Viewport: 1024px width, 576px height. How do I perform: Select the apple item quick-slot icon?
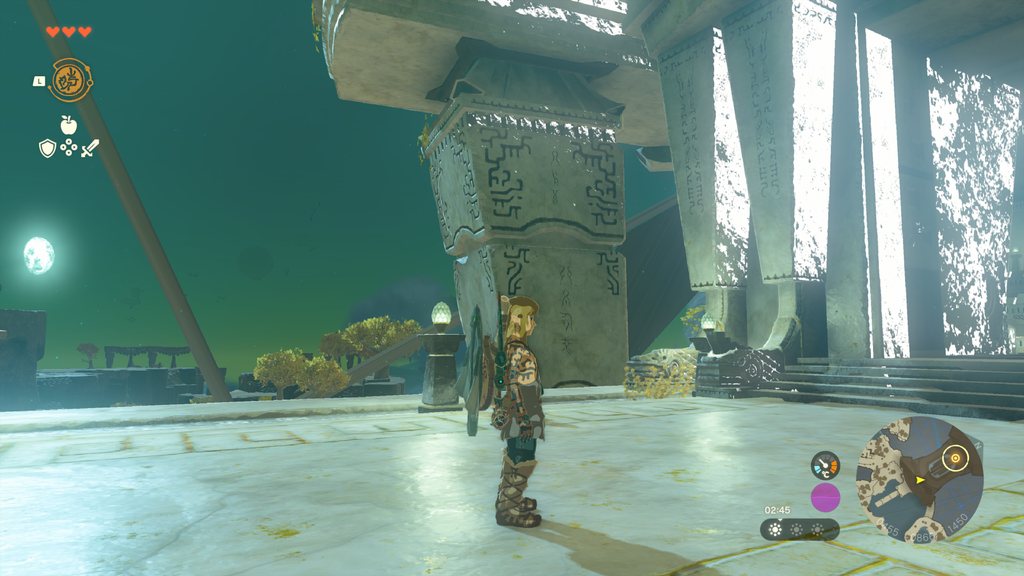coord(68,125)
